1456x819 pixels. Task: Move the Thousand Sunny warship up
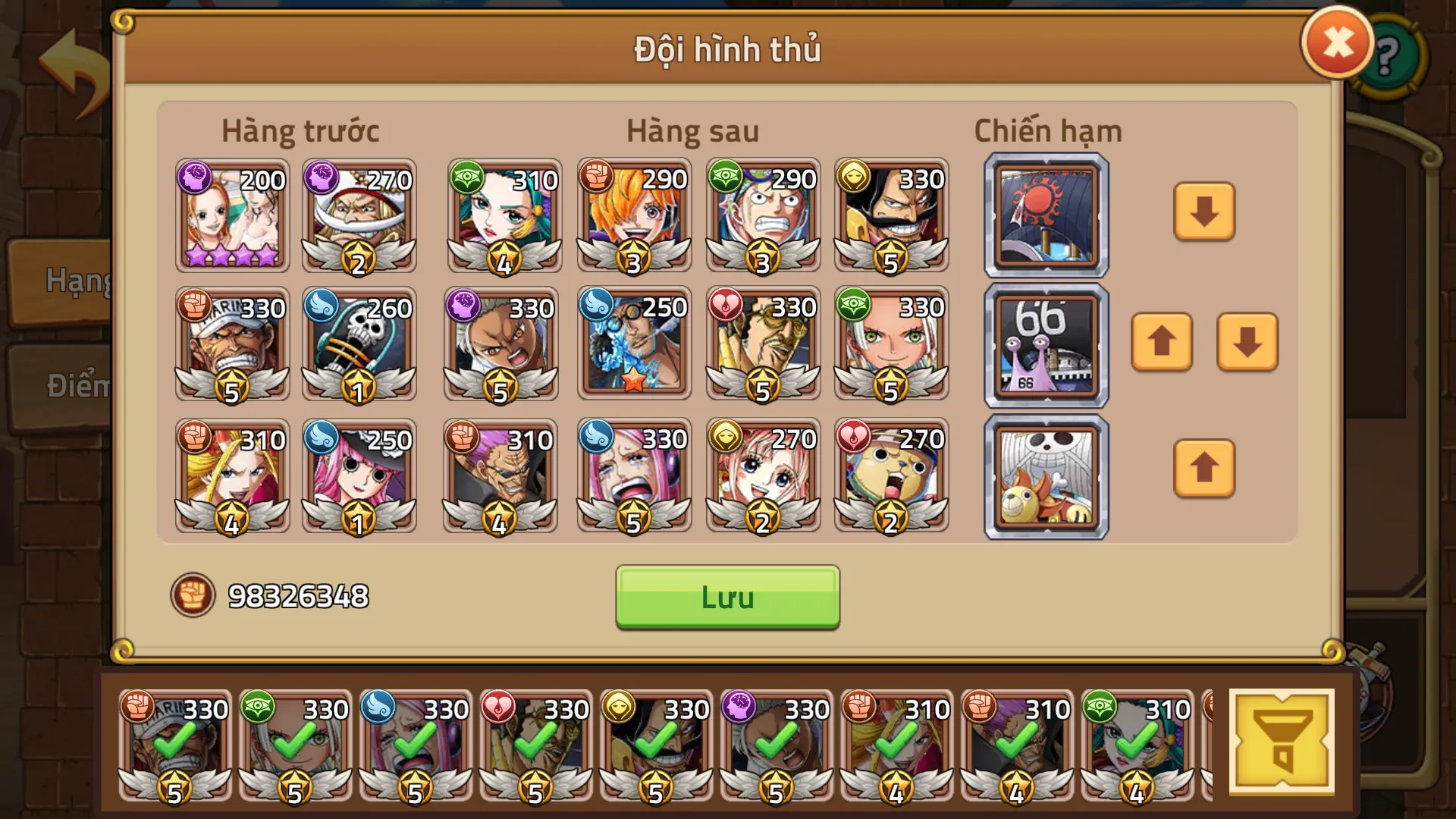pyautogui.click(x=1203, y=470)
